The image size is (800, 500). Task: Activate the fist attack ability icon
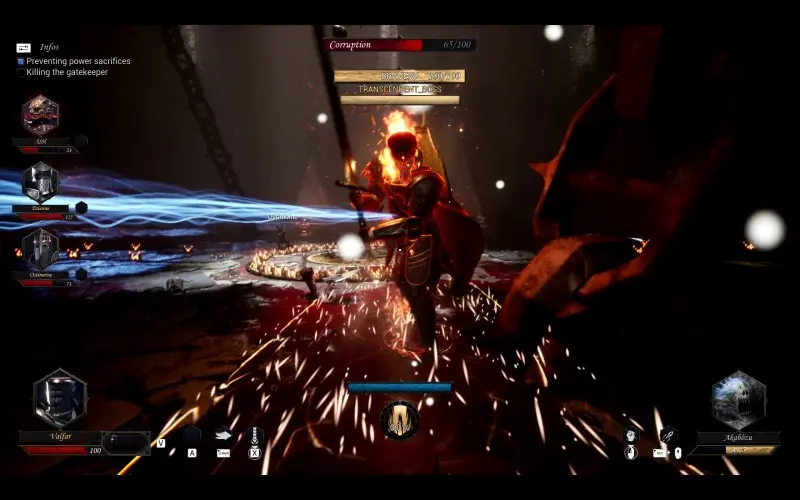point(630,435)
